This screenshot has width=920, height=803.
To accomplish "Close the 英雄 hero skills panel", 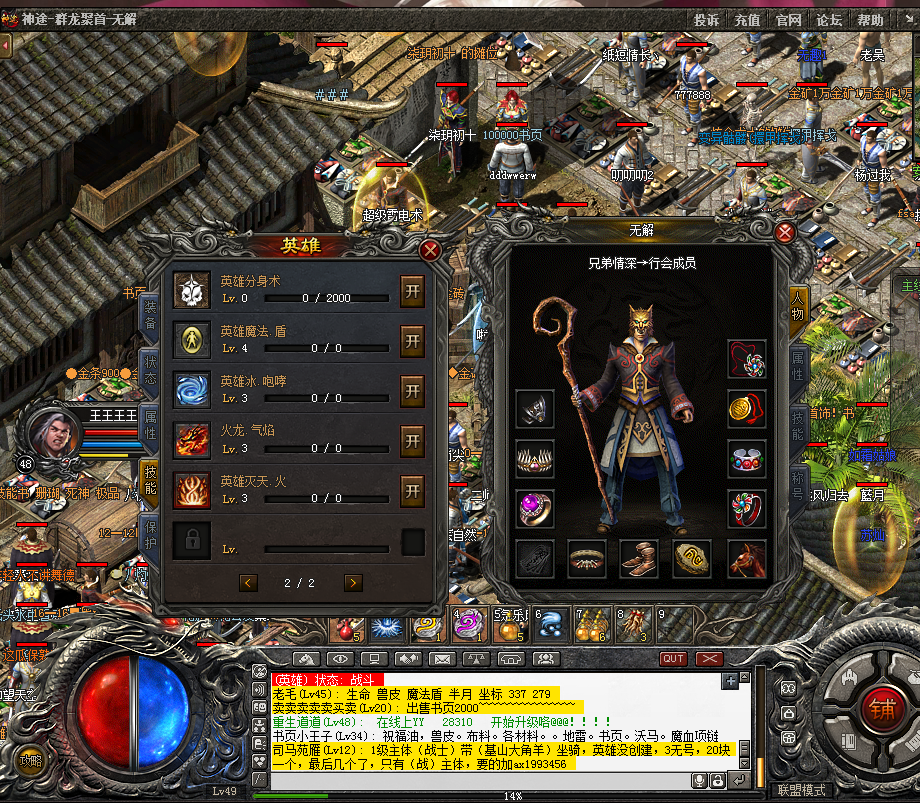I will (431, 250).
